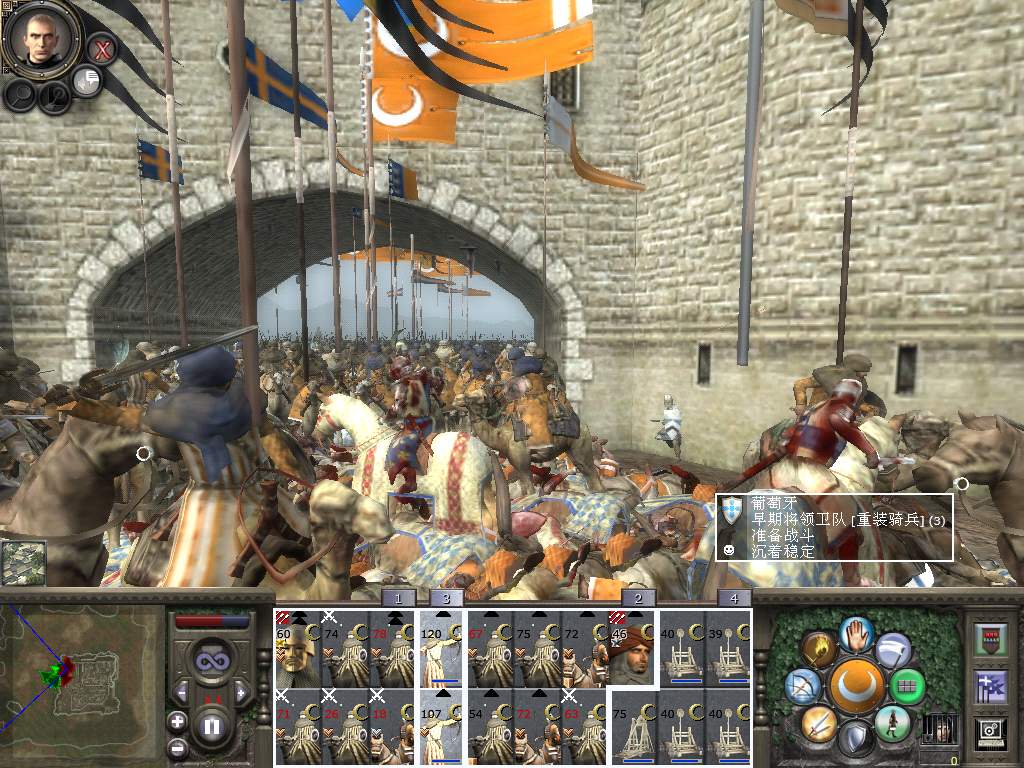Image resolution: width=1024 pixels, height=768 pixels.
Task: Select the trebuchet unit card showing 75
Action: 632,728
